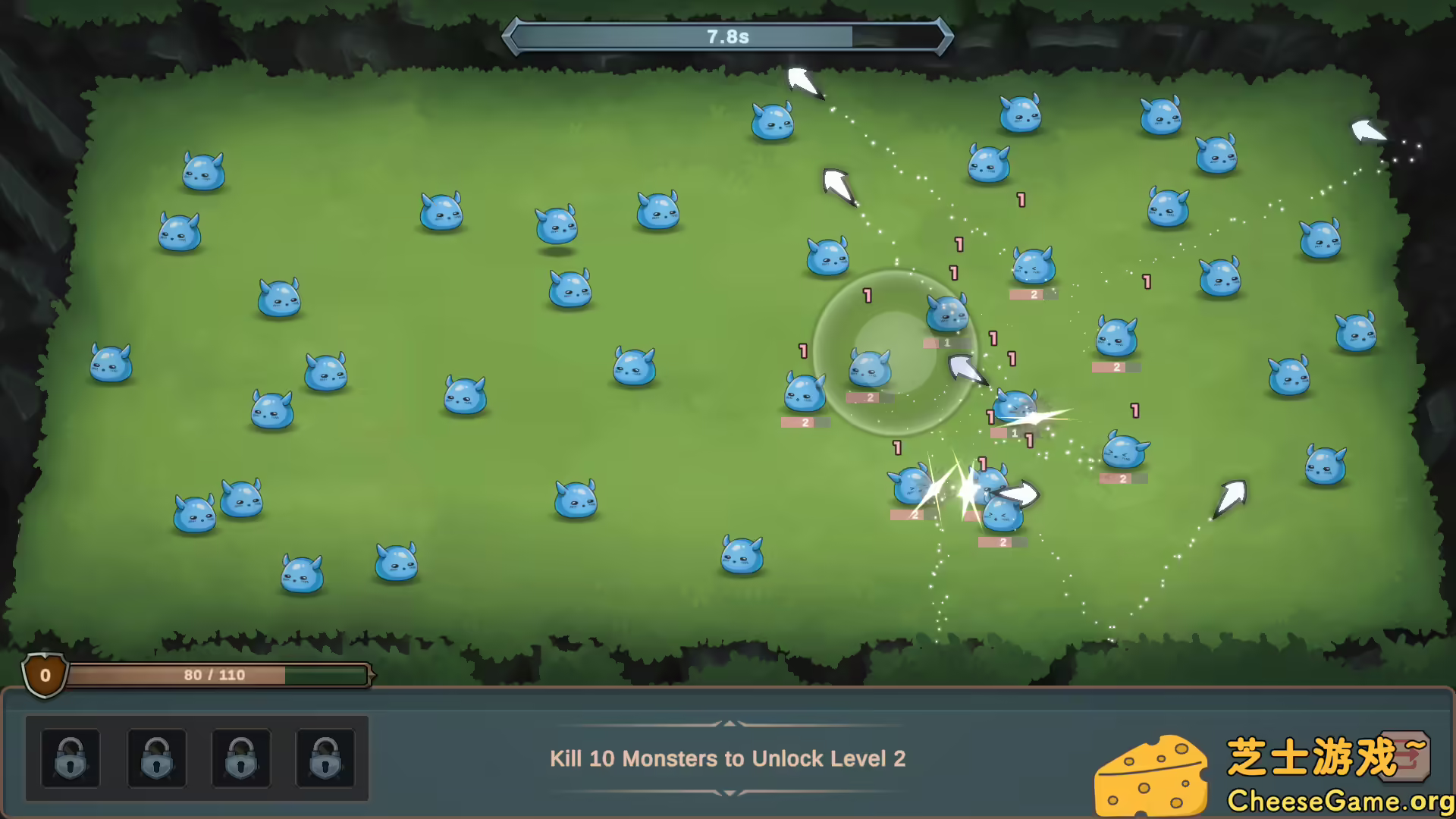Open the CheeseGame.org link
This screenshot has height=819, width=1456.
pyautogui.click(x=1338, y=799)
